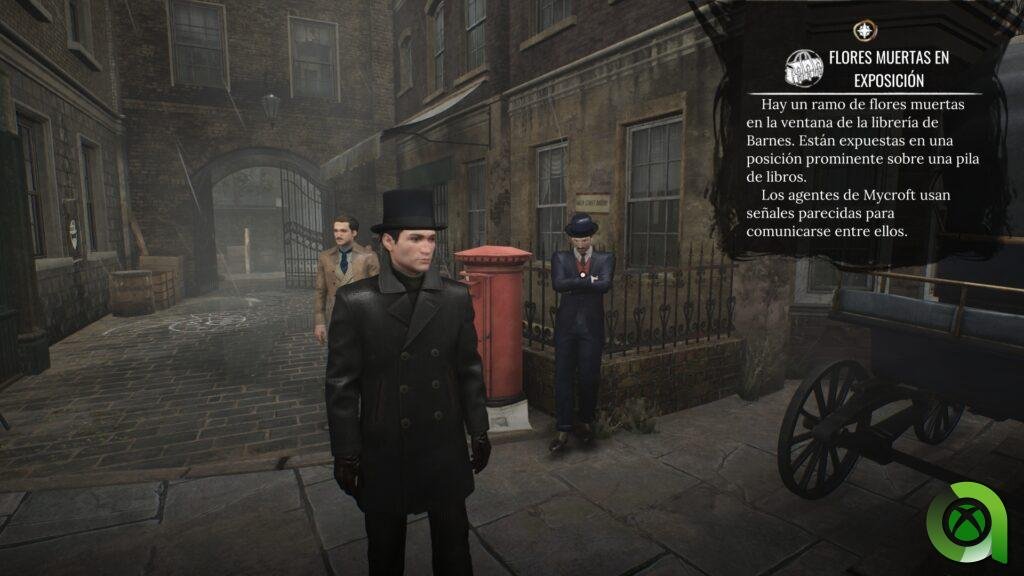Click the round compass emblem above the clue
The height and width of the screenshot is (576, 1024).
(863, 30)
